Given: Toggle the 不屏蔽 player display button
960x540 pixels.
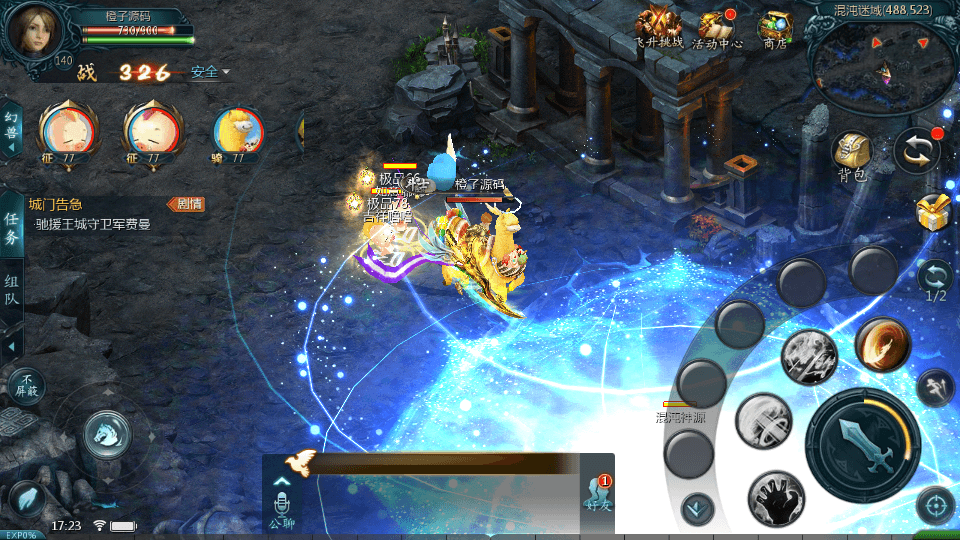Looking at the screenshot, I should [x=26, y=384].
